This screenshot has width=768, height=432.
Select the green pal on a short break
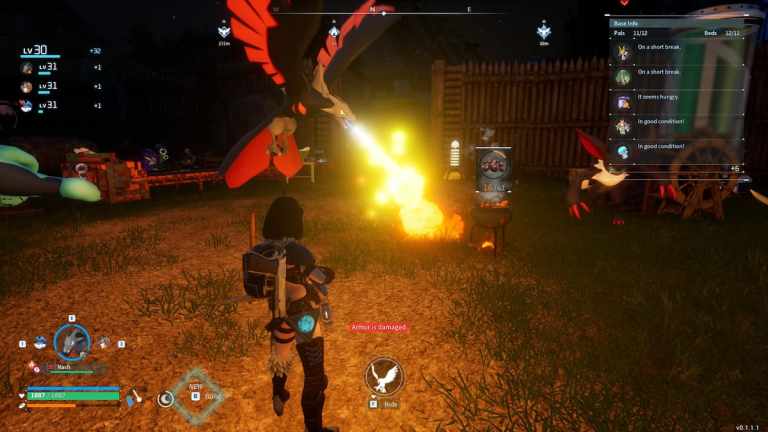[x=623, y=77]
